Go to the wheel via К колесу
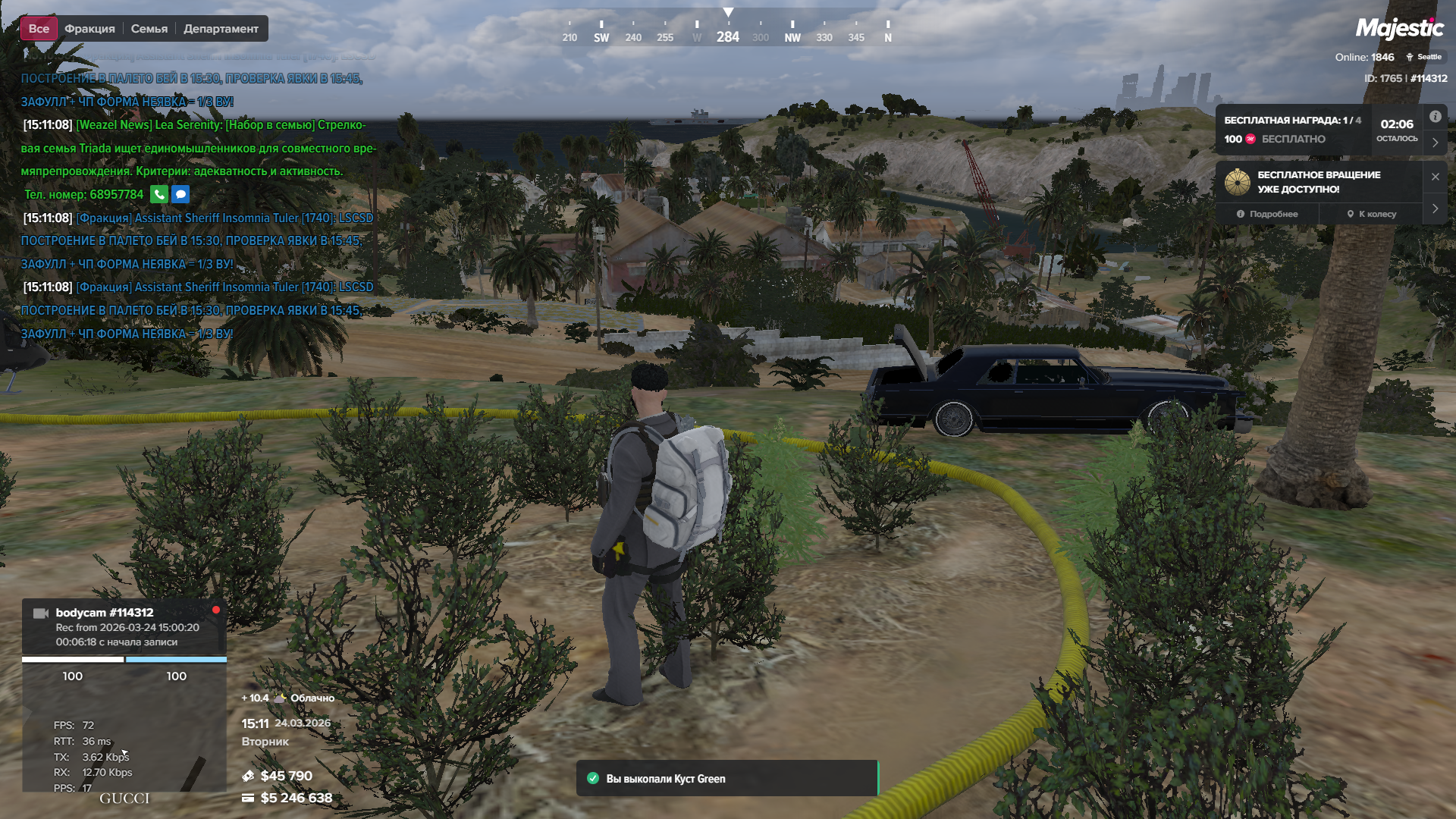The height and width of the screenshot is (819, 1456). tap(1372, 214)
